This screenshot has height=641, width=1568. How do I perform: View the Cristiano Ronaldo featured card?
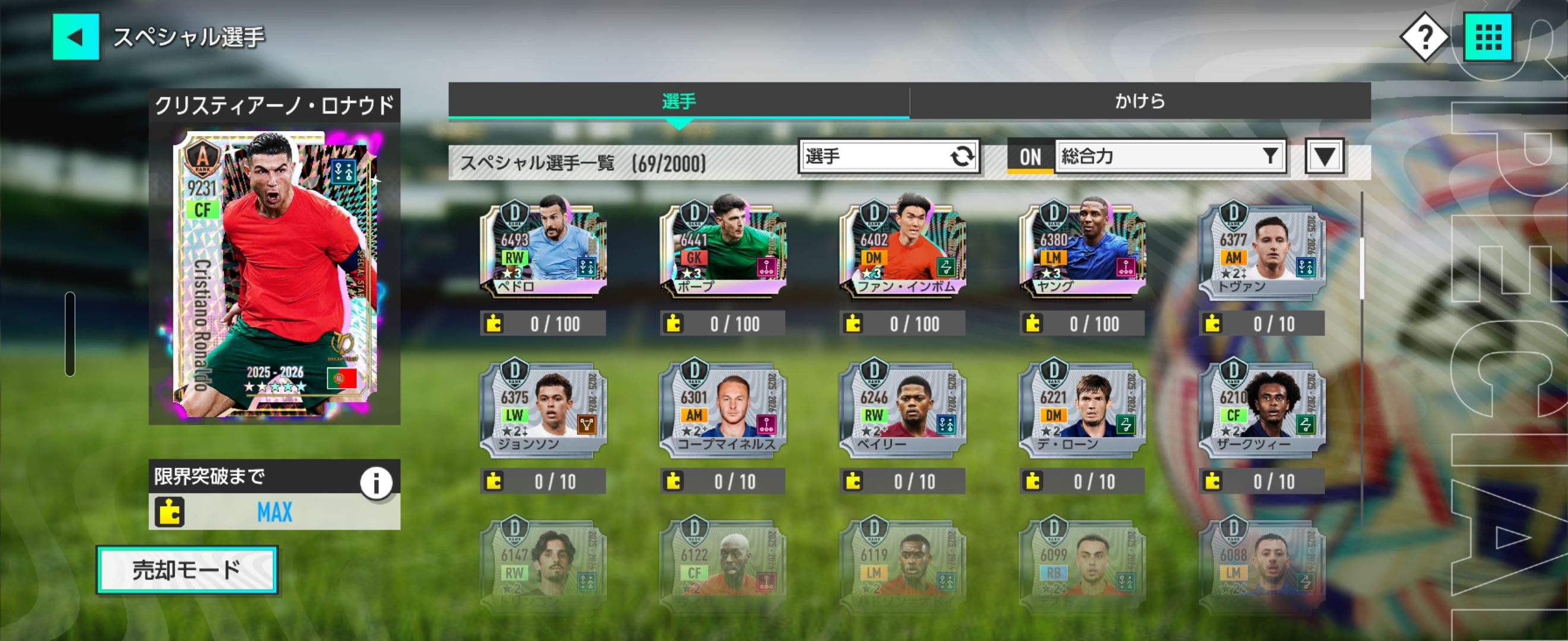pyautogui.click(x=274, y=274)
